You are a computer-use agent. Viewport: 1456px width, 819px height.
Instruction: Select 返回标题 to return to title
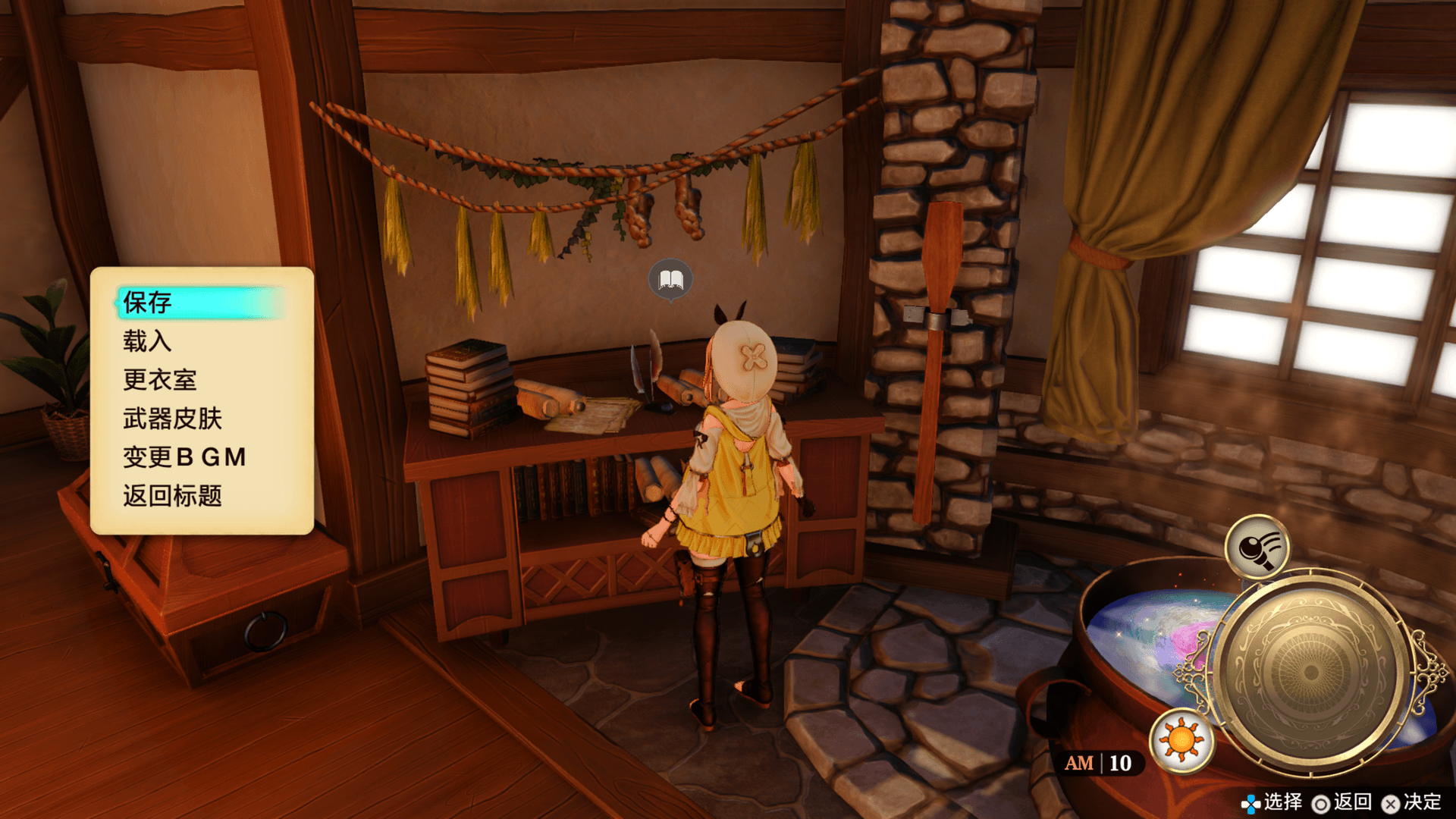173,496
